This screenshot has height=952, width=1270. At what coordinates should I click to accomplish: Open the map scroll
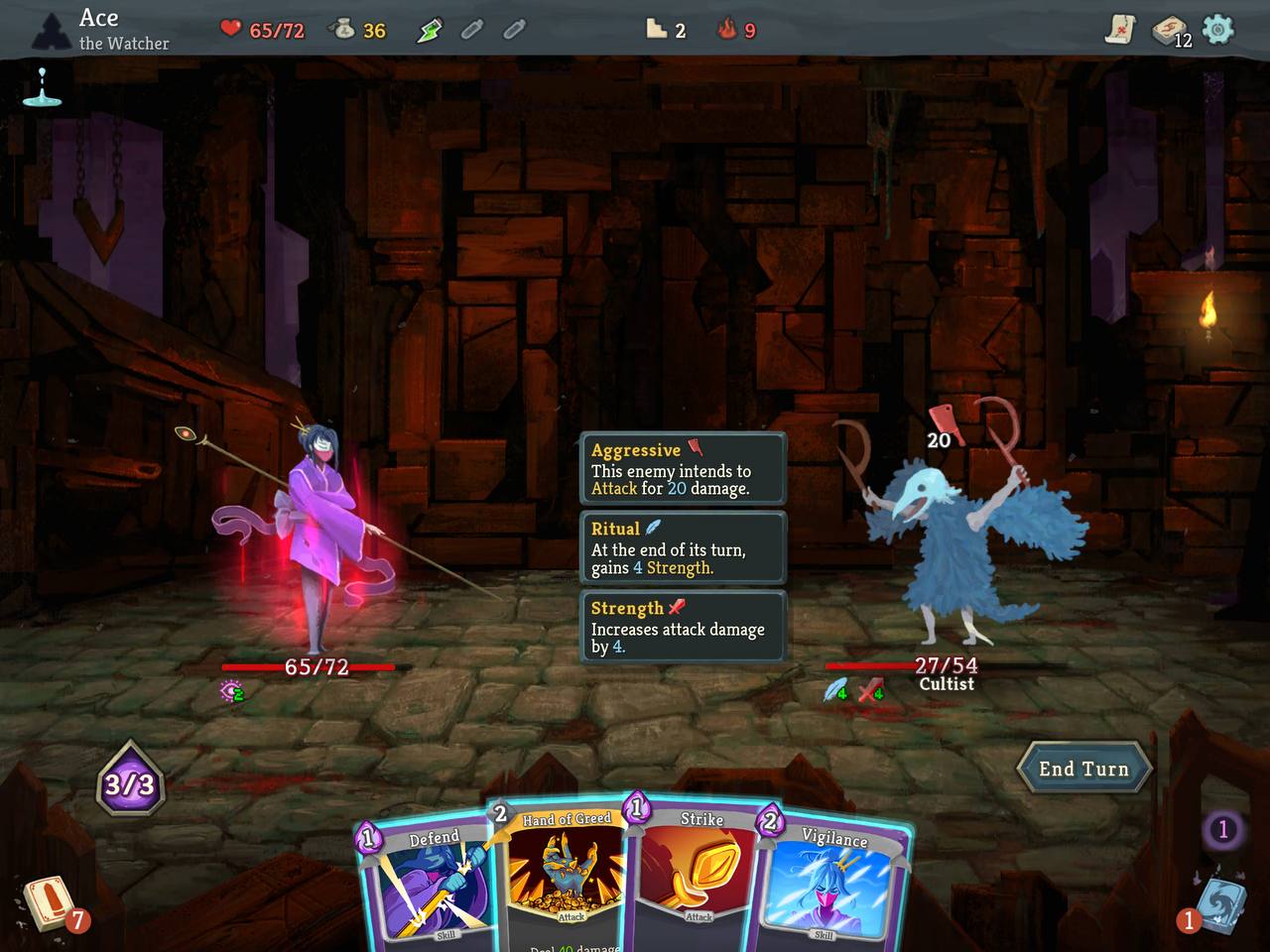point(1120,30)
